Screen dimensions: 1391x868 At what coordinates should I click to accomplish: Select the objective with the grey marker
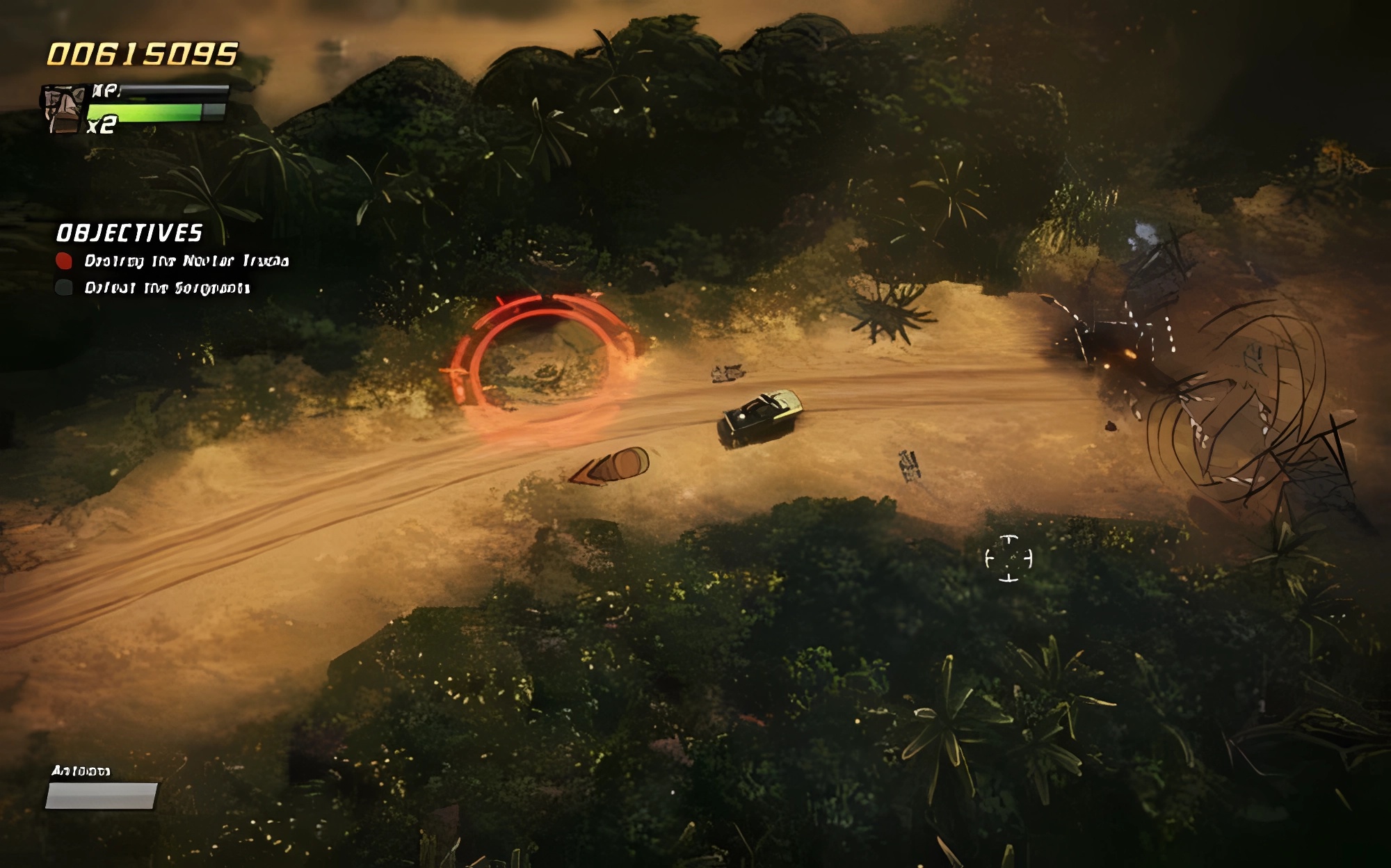click(x=166, y=288)
